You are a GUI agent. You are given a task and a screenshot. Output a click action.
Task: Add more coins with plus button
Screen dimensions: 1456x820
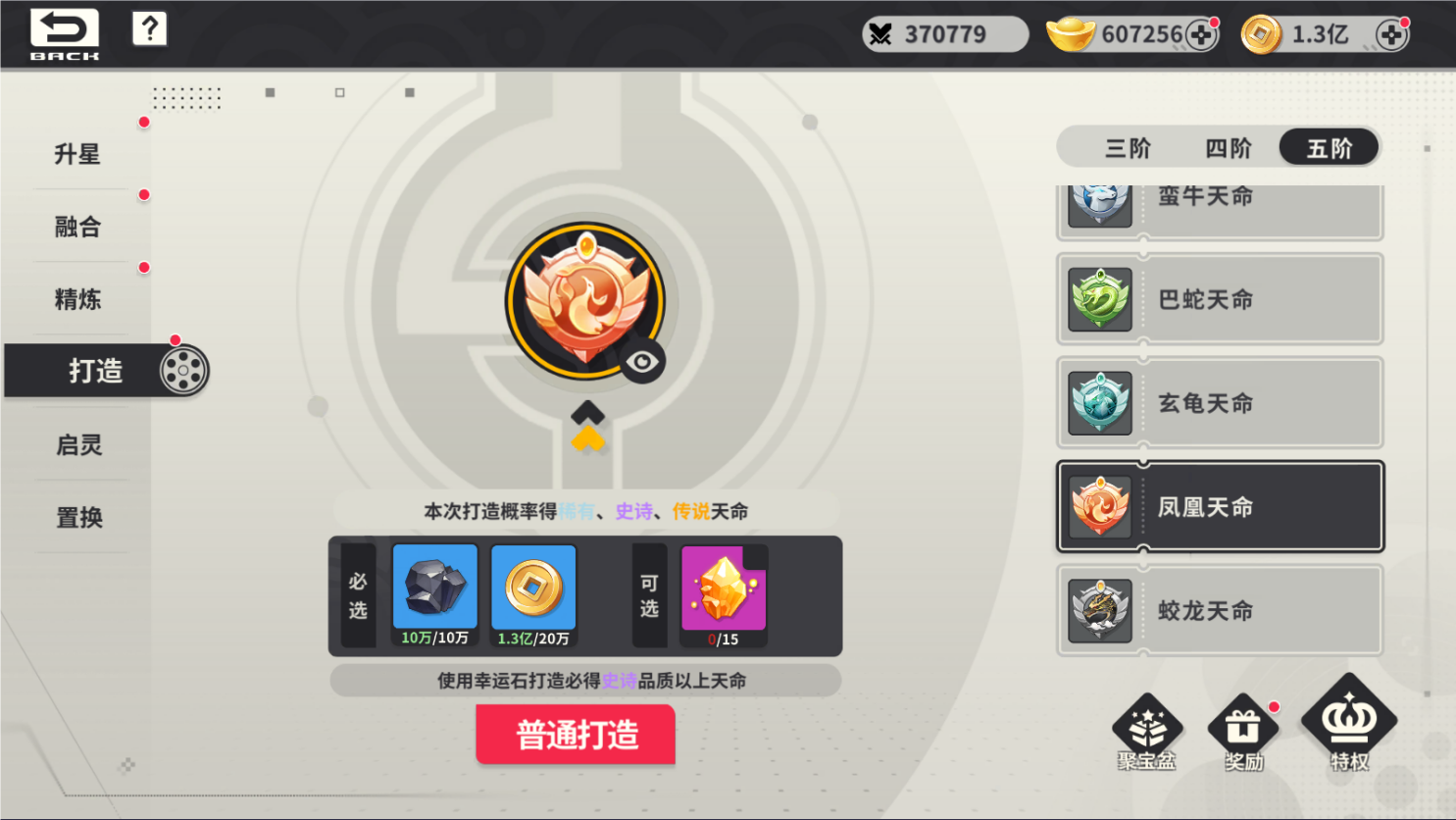(x=1391, y=35)
